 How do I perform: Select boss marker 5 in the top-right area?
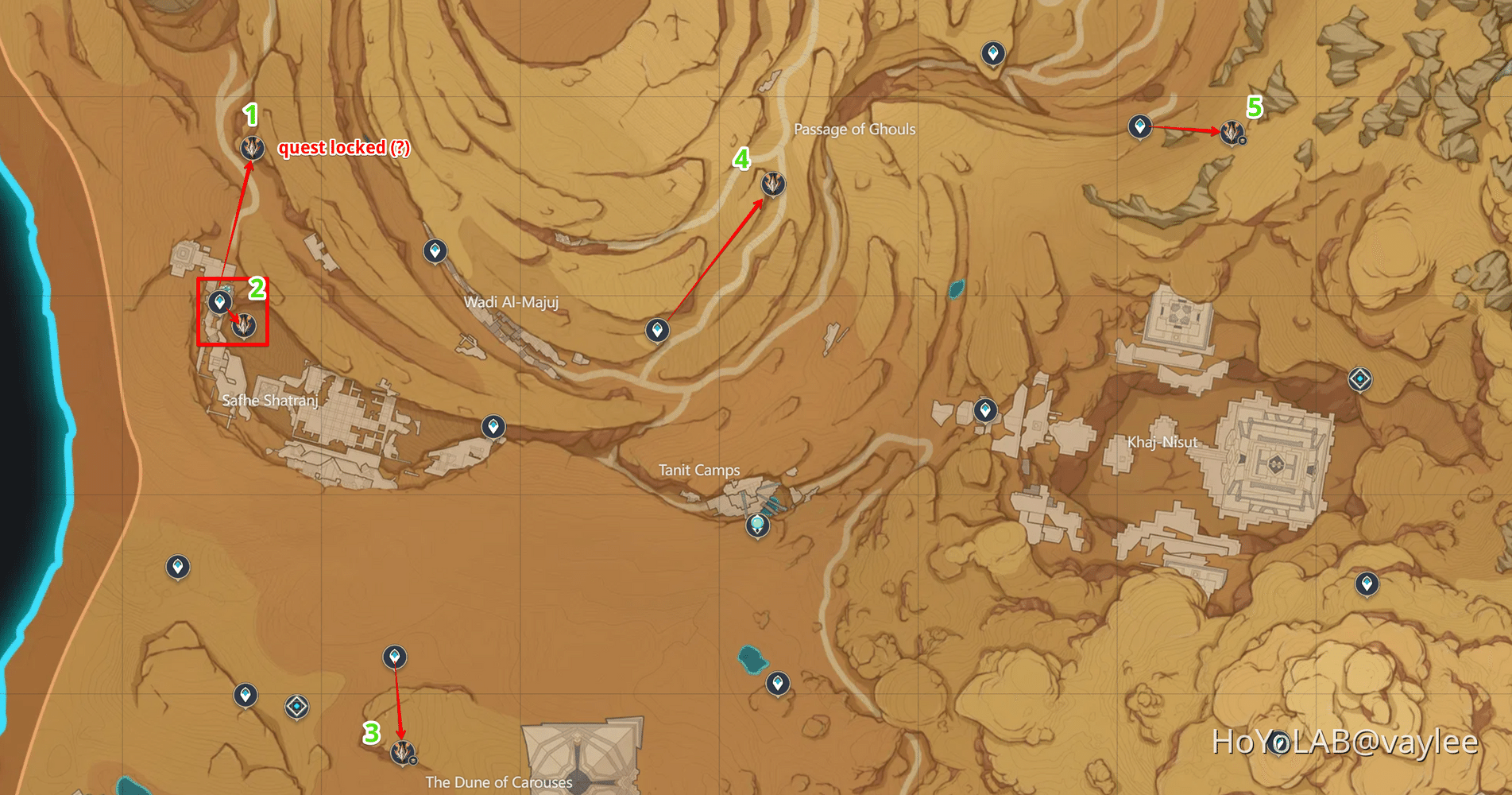[x=1231, y=134]
